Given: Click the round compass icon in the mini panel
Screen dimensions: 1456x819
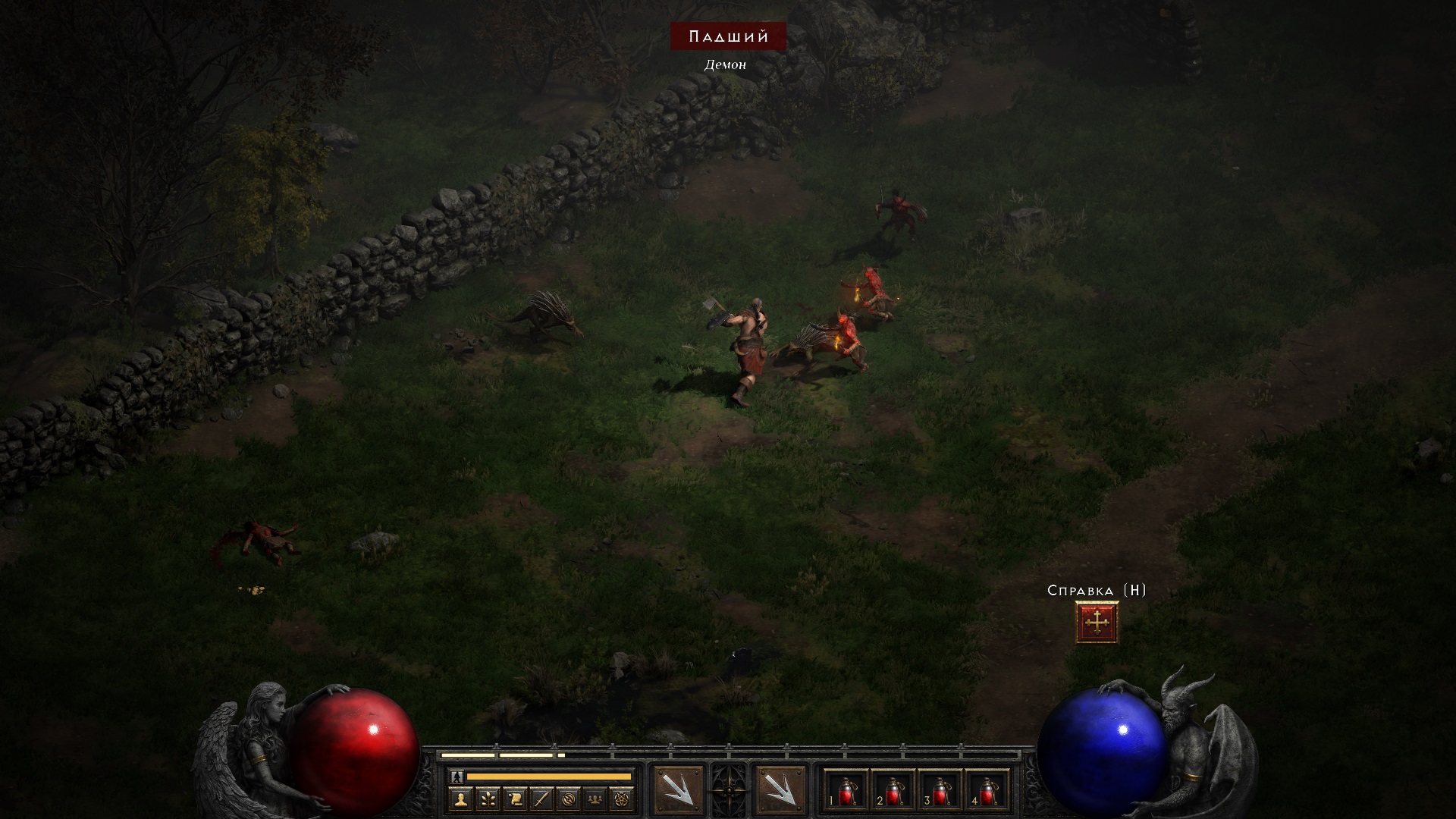Looking at the screenshot, I should pos(569,799).
